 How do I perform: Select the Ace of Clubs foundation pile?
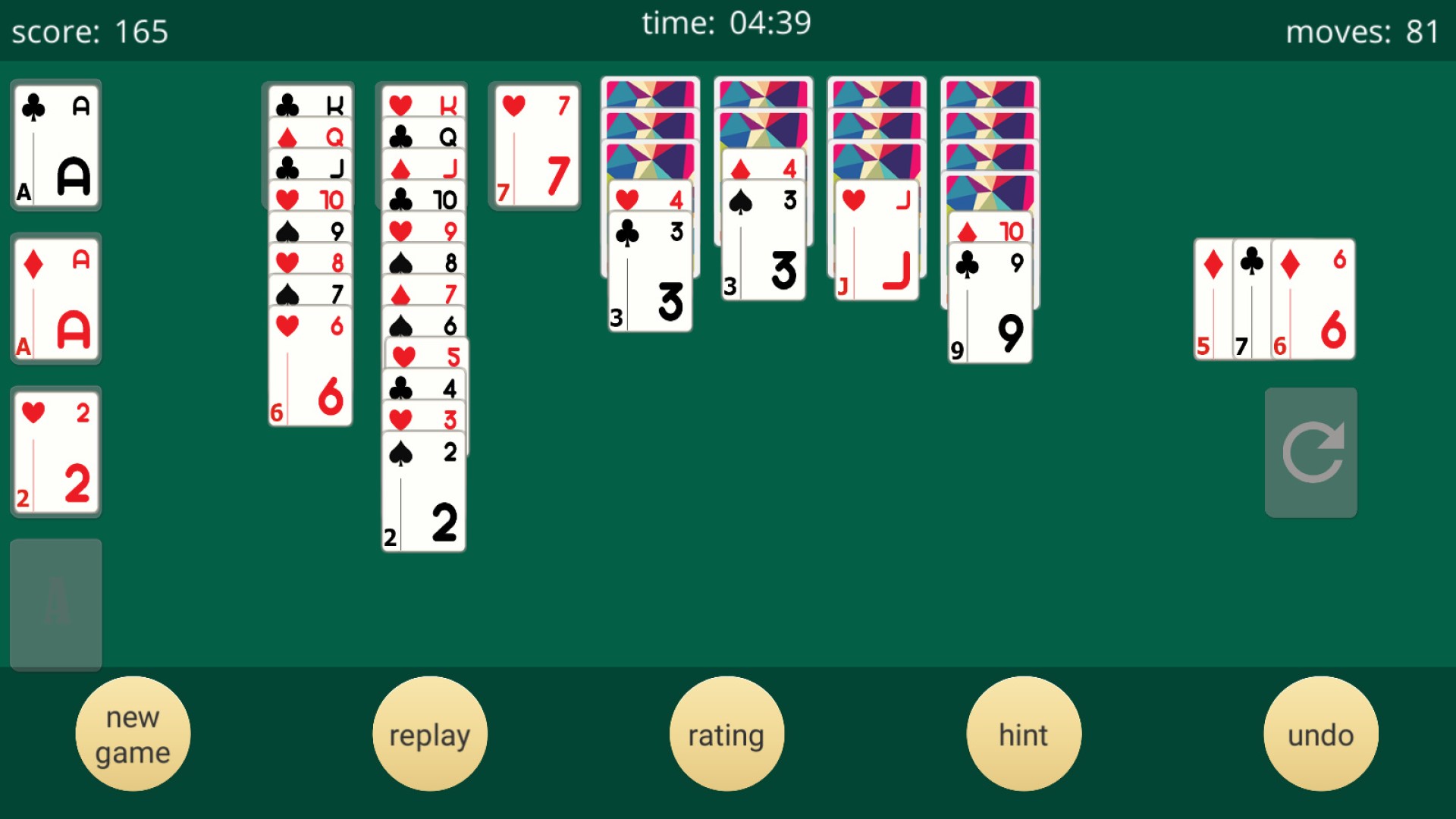pos(55,144)
